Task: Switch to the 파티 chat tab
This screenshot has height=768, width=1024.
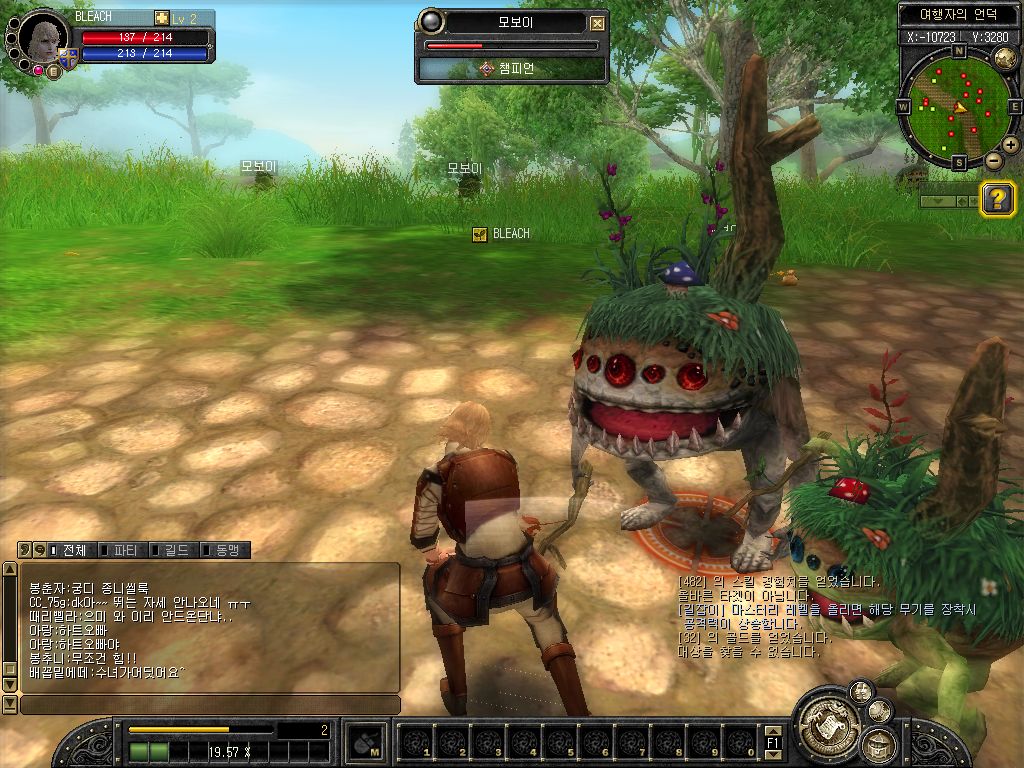Action: 124,550
